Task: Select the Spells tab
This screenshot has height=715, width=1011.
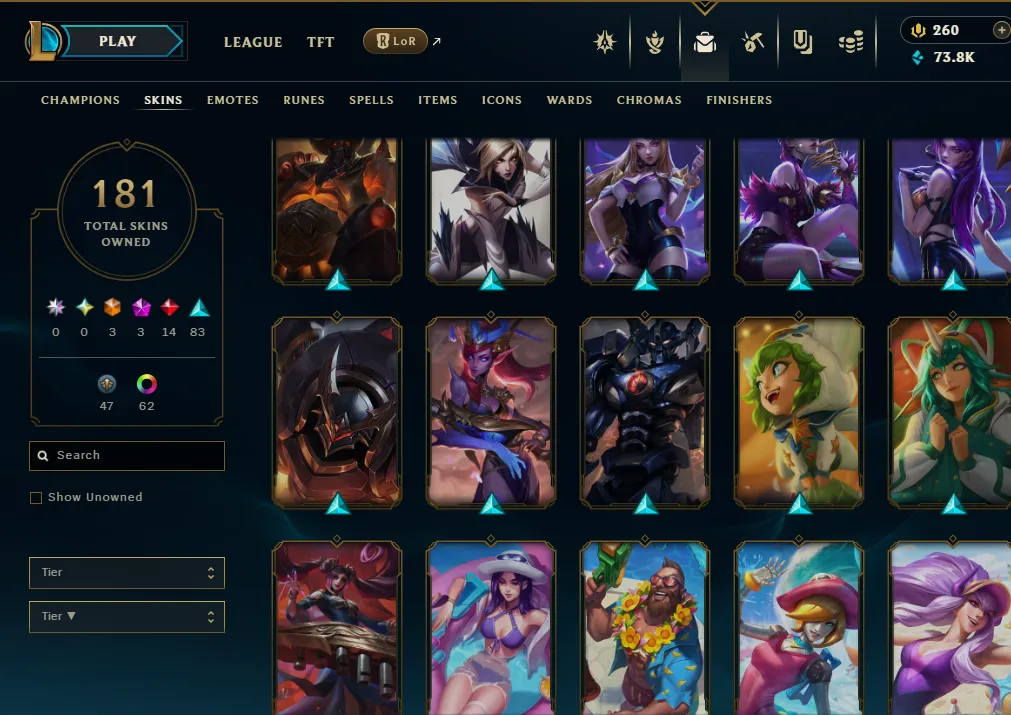Action: (x=371, y=100)
